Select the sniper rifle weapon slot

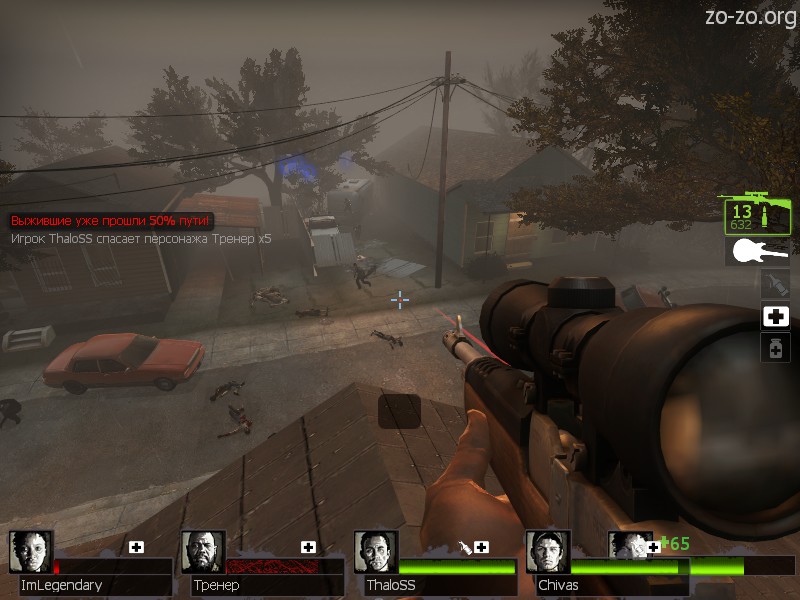tap(757, 212)
